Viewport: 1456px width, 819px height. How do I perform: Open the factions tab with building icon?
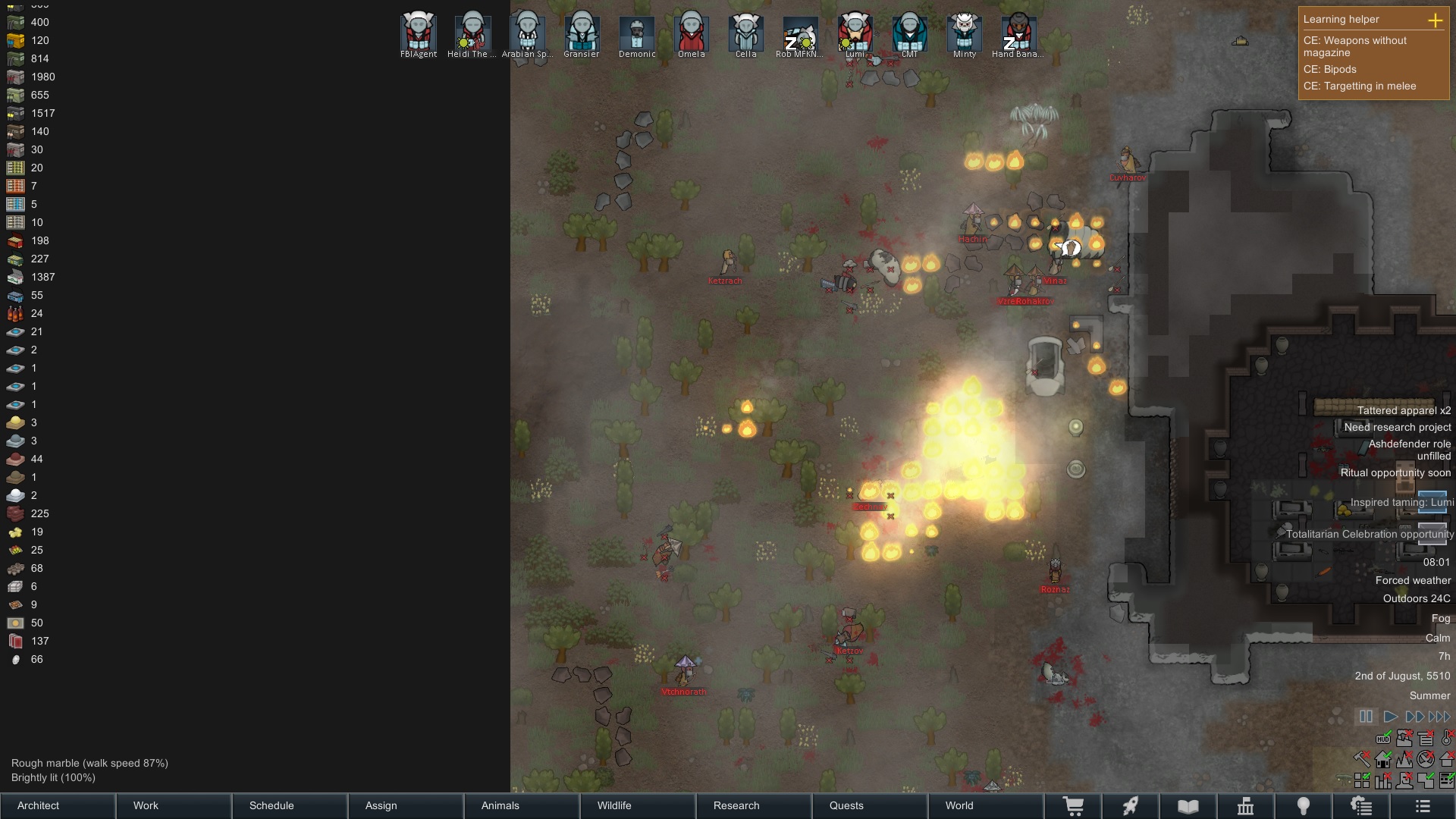1247,806
